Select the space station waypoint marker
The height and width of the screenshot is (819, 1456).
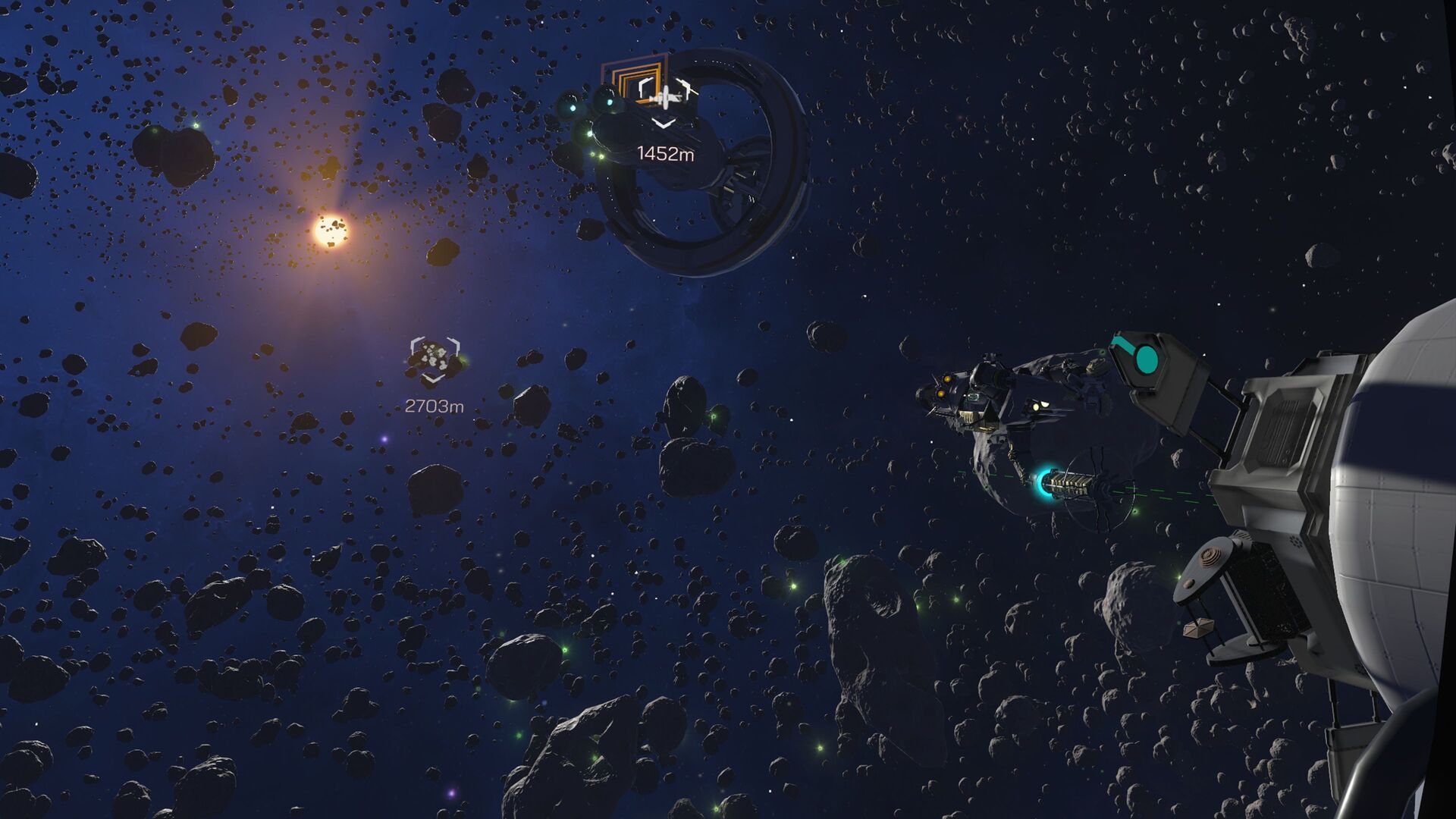pyautogui.click(x=665, y=94)
